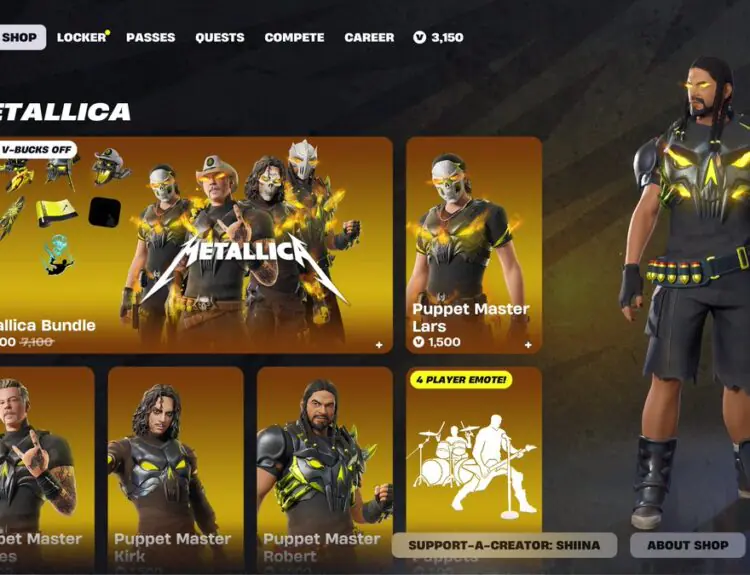Screen dimensions: 750x575
Task: Choose the Puppet Master Kirk outfit tile
Action: pyautogui.click(x=175, y=465)
